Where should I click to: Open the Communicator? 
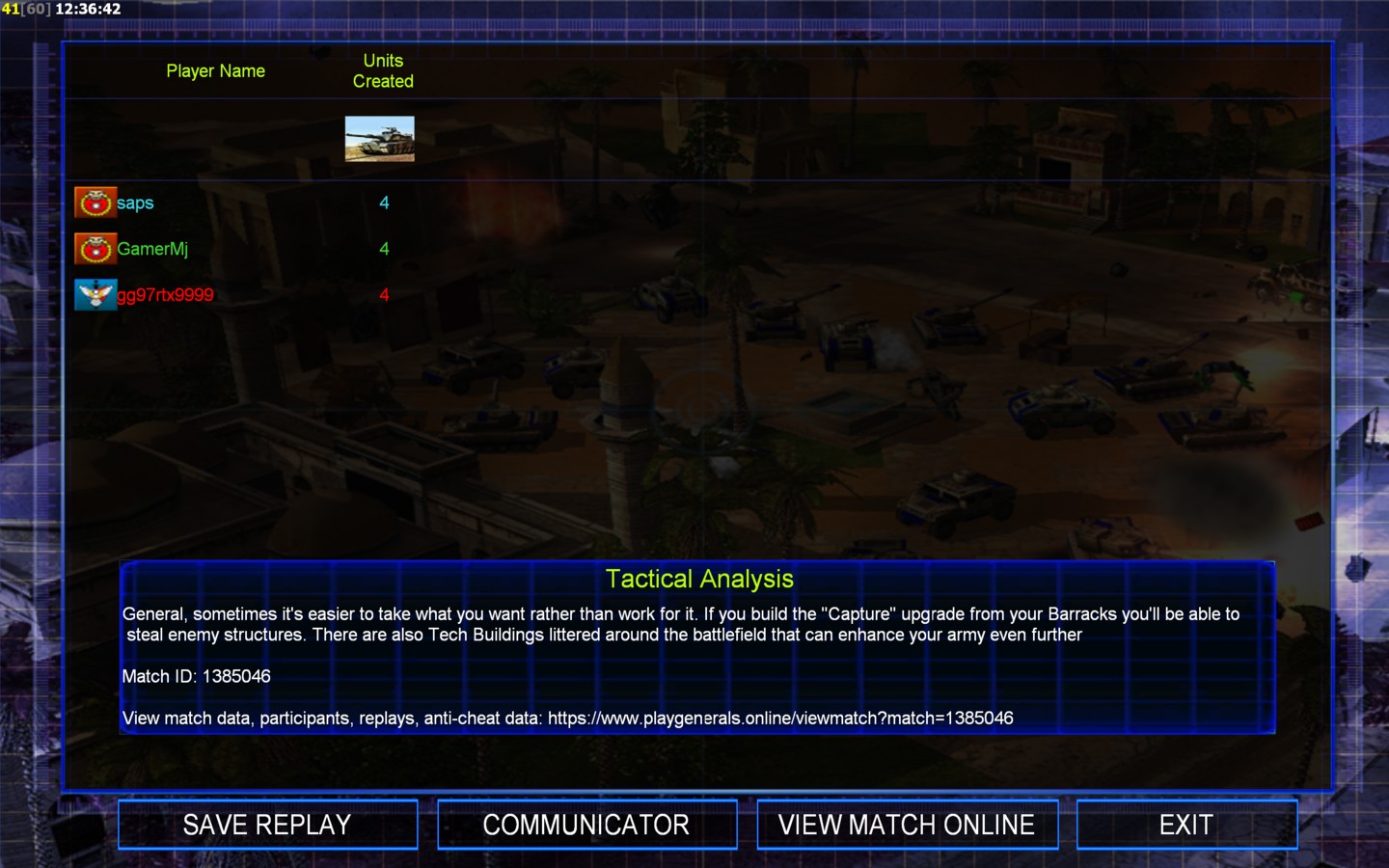tap(586, 825)
